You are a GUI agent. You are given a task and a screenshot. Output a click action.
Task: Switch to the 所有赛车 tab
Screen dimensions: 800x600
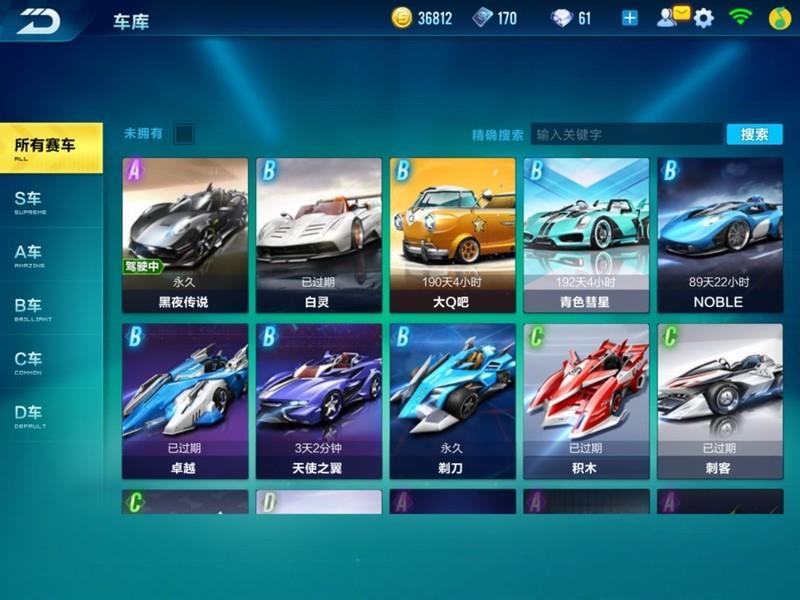tap(50, 147)
